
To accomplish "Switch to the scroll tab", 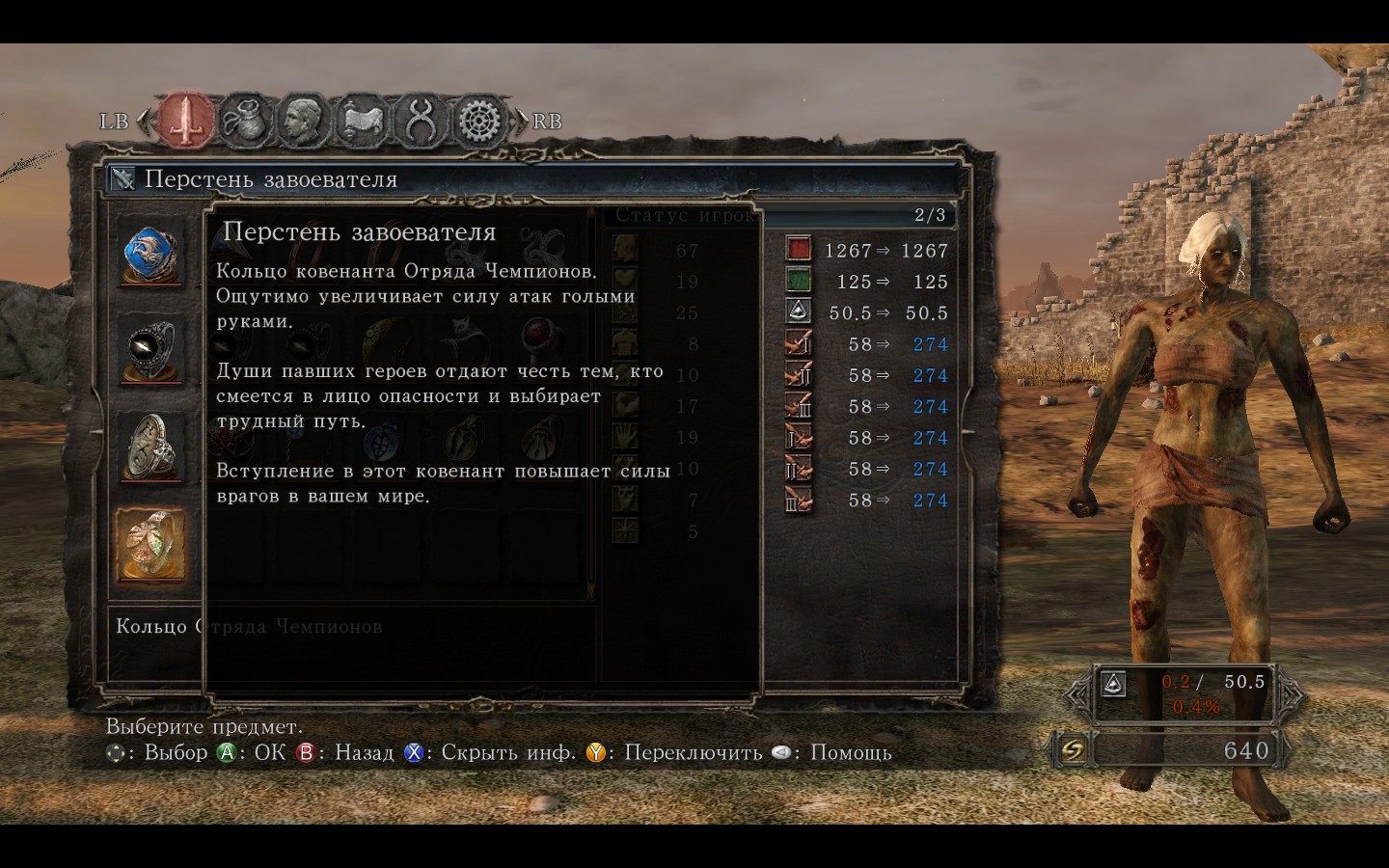I will click(362, 121).
